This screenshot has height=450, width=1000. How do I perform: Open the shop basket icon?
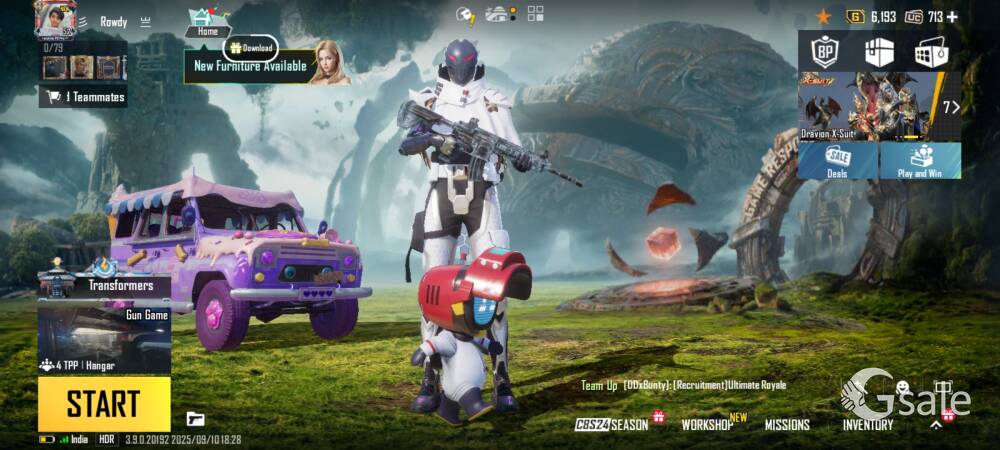(931, 52)
